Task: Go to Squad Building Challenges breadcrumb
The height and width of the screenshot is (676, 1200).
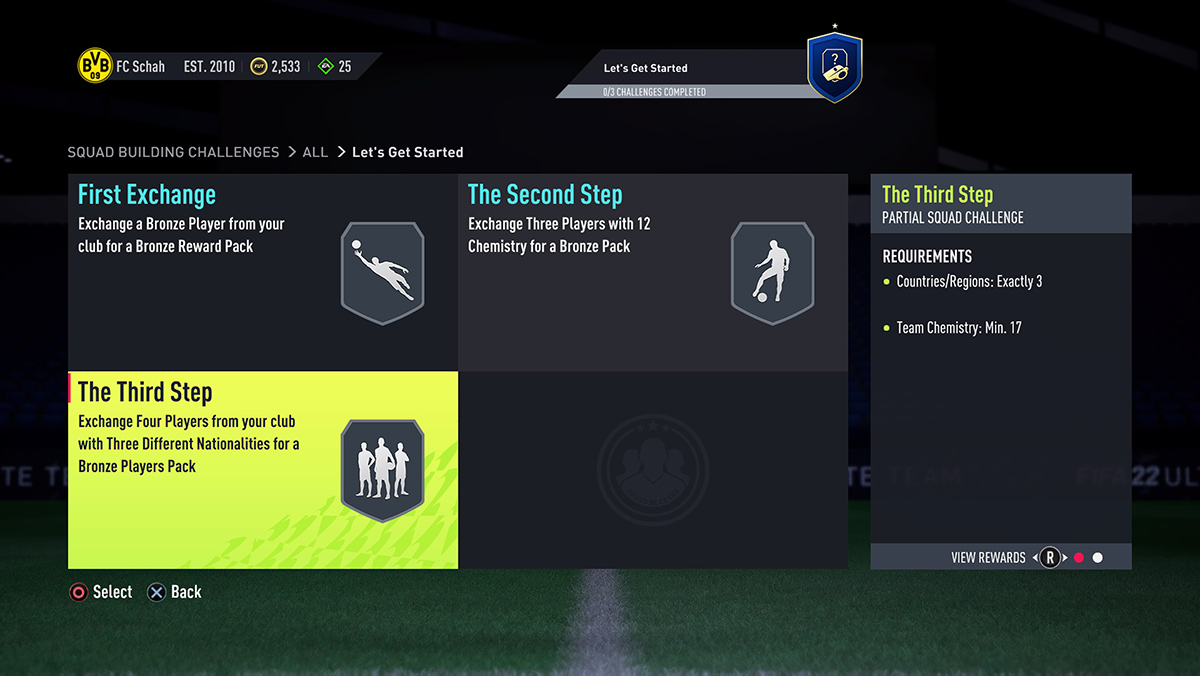Action: point(173,152)
